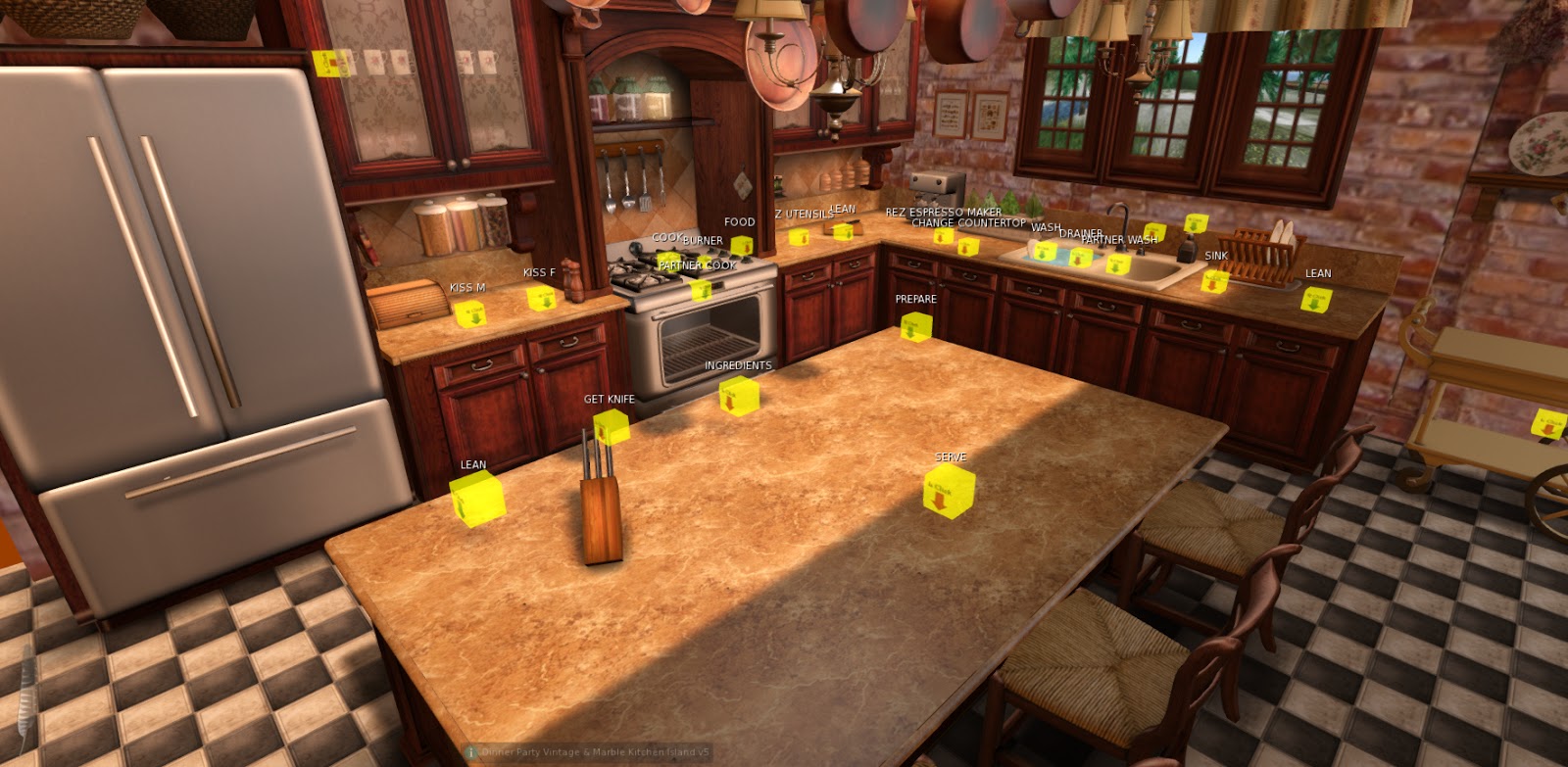This screenshot has width=1568, height=767.
Task: Click the DRAINER action cube
Action: pyautogui.click(x=1078, y=257)
